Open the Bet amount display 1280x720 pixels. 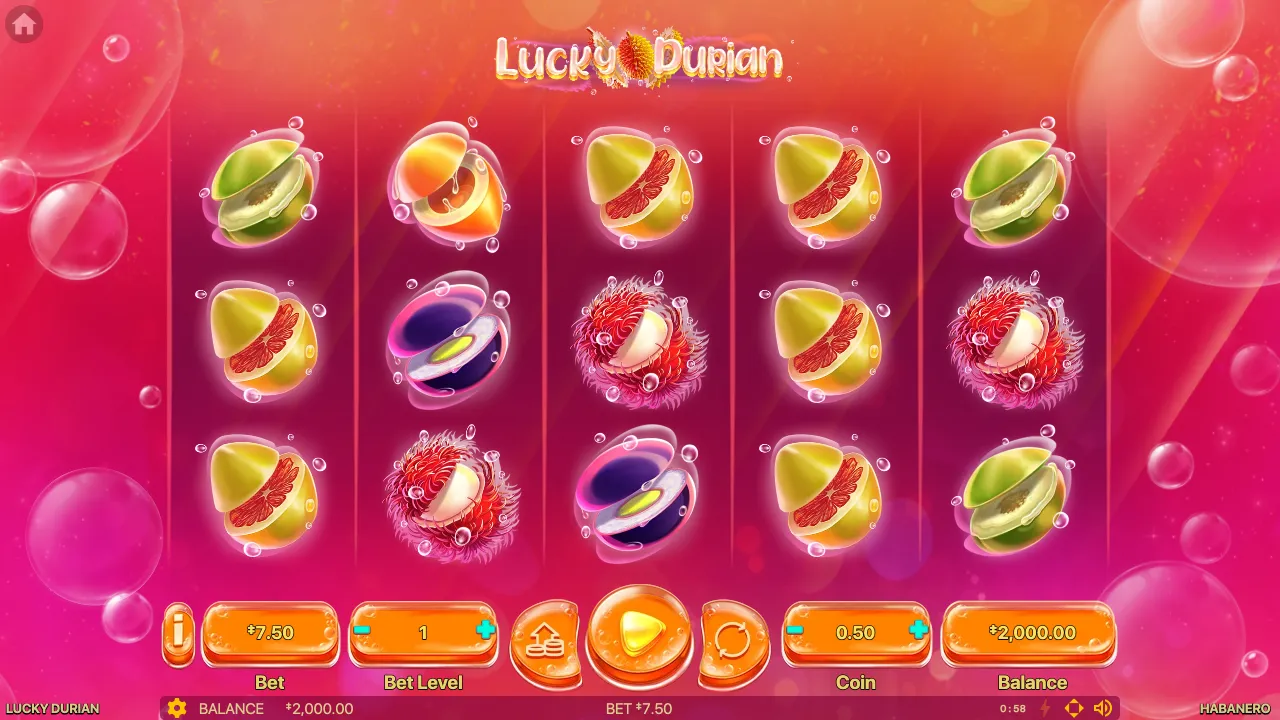tap(270, 632)
